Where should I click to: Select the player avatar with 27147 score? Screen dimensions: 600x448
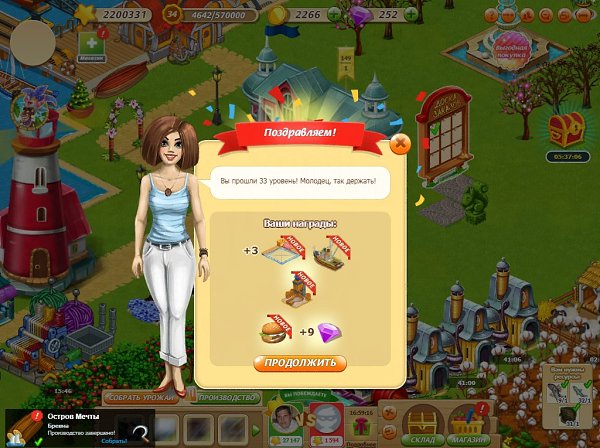(x=287, y=420)
